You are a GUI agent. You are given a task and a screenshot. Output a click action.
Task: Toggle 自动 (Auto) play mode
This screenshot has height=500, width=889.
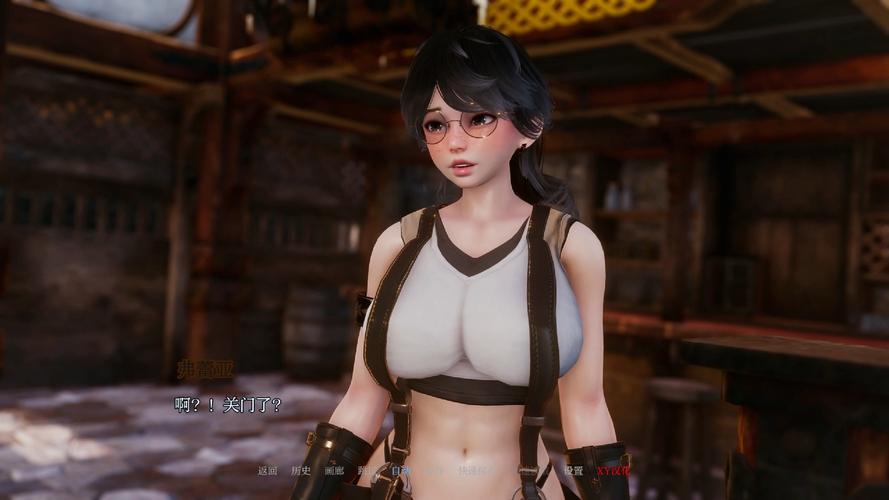(x=400, y=471)
